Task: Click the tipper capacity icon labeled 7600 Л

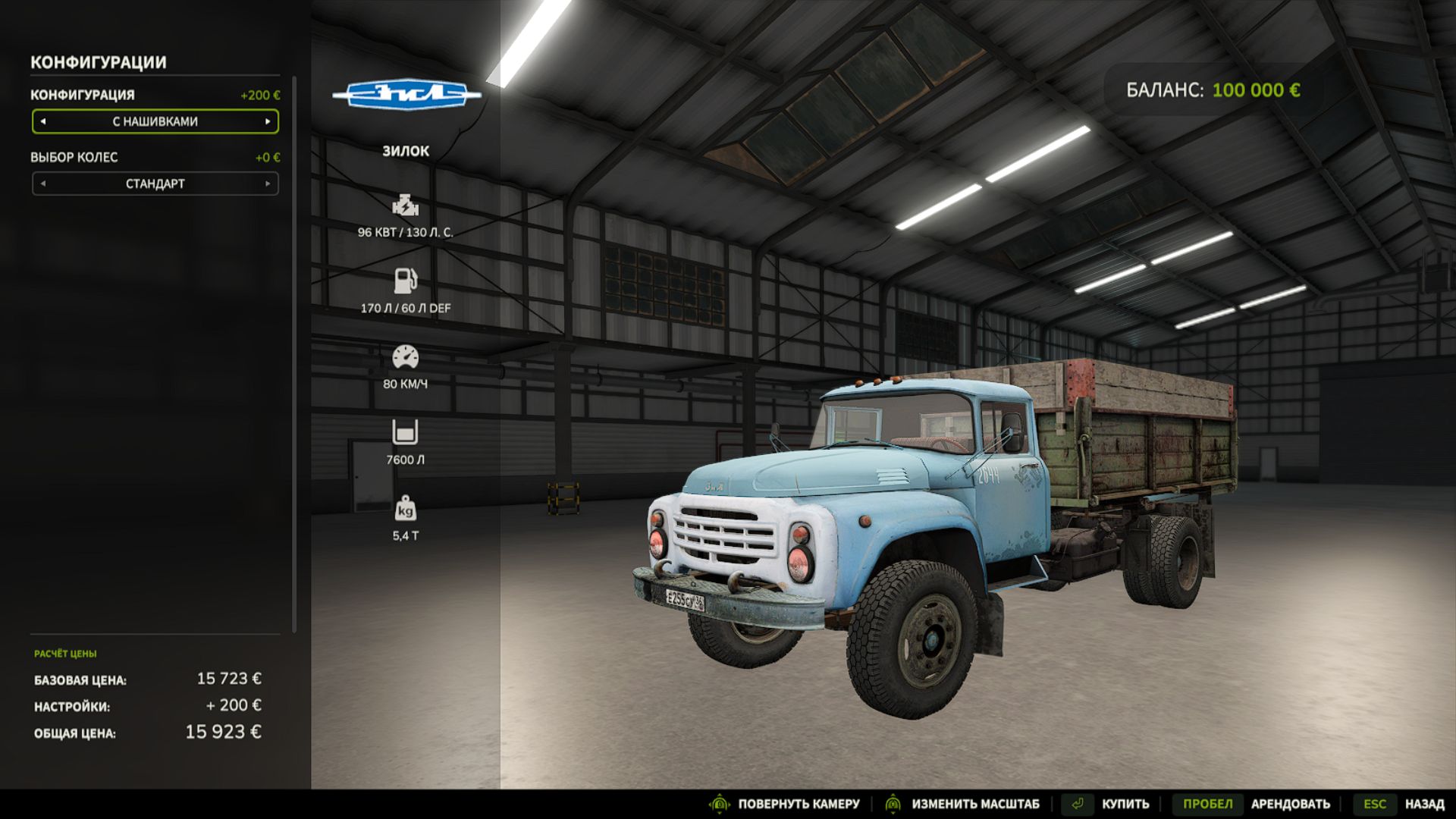Action: tap(406, 431)
